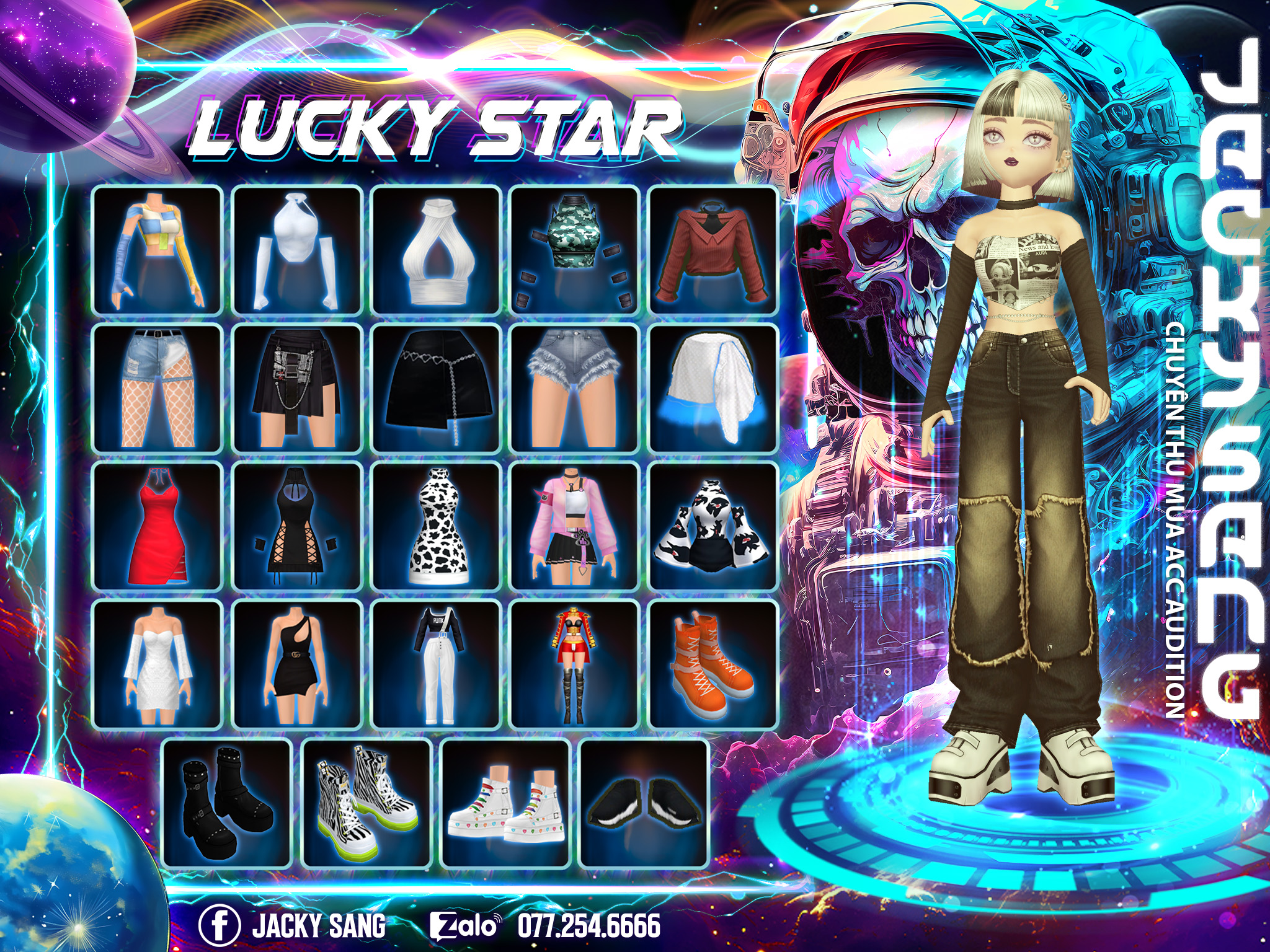Image resolution: width=1270 pixels, height=952 pixels.
Task: Select the white strapless dress with sleeves
Action: (x=158, y=664)
